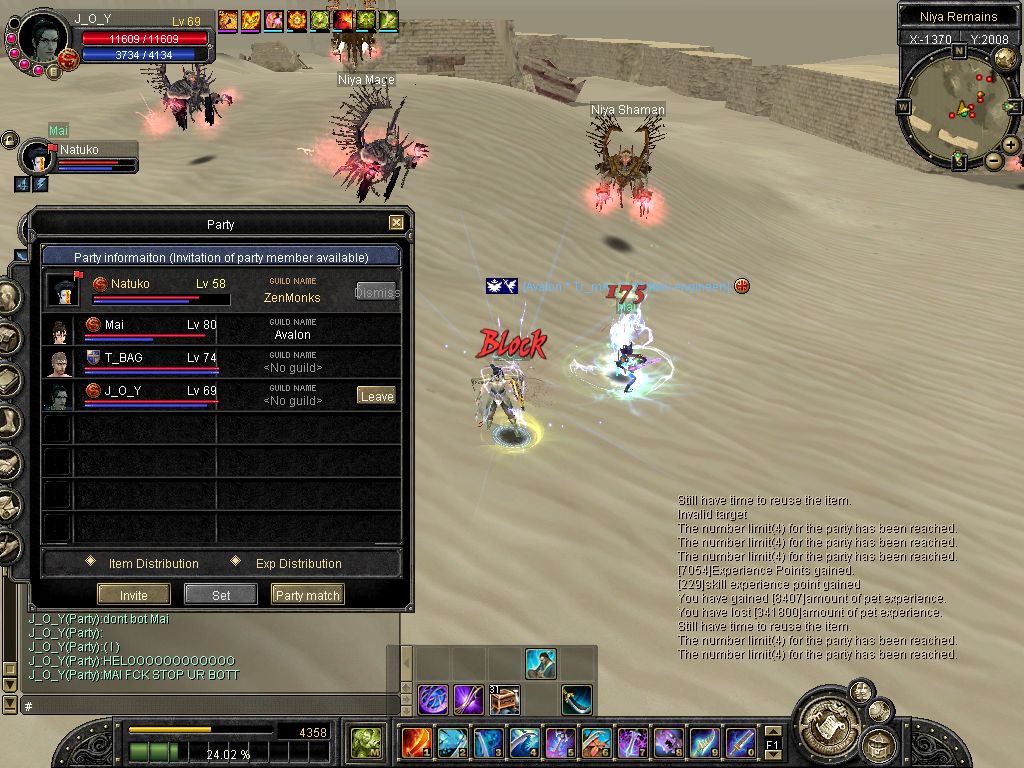Open Party match
The image size is (1024, 768).
coord(307,595)
